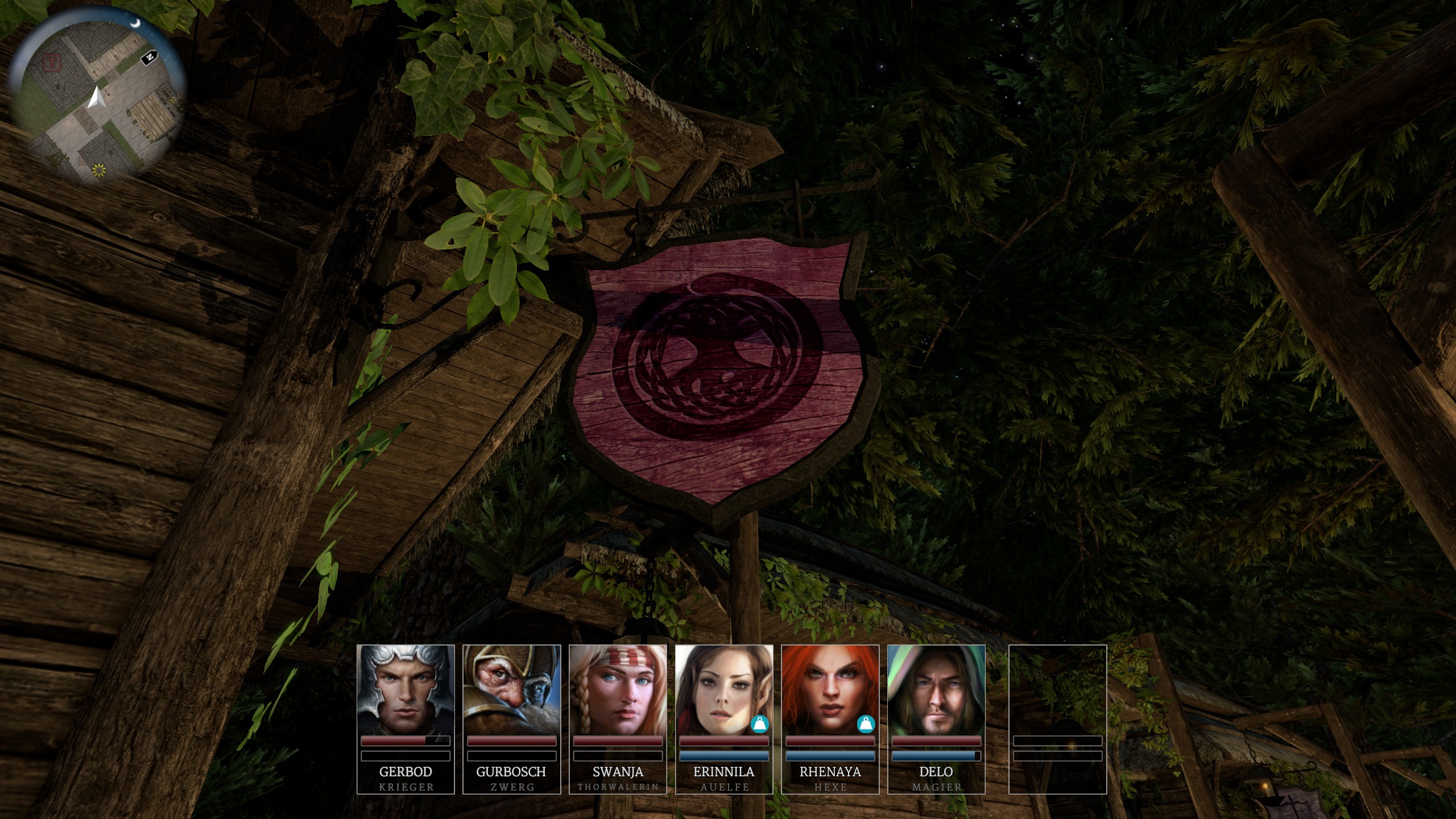The image size is (1456, 819).
Task: Select Gerbod the Krieger portrait
Action: click(x=406, y=689)
